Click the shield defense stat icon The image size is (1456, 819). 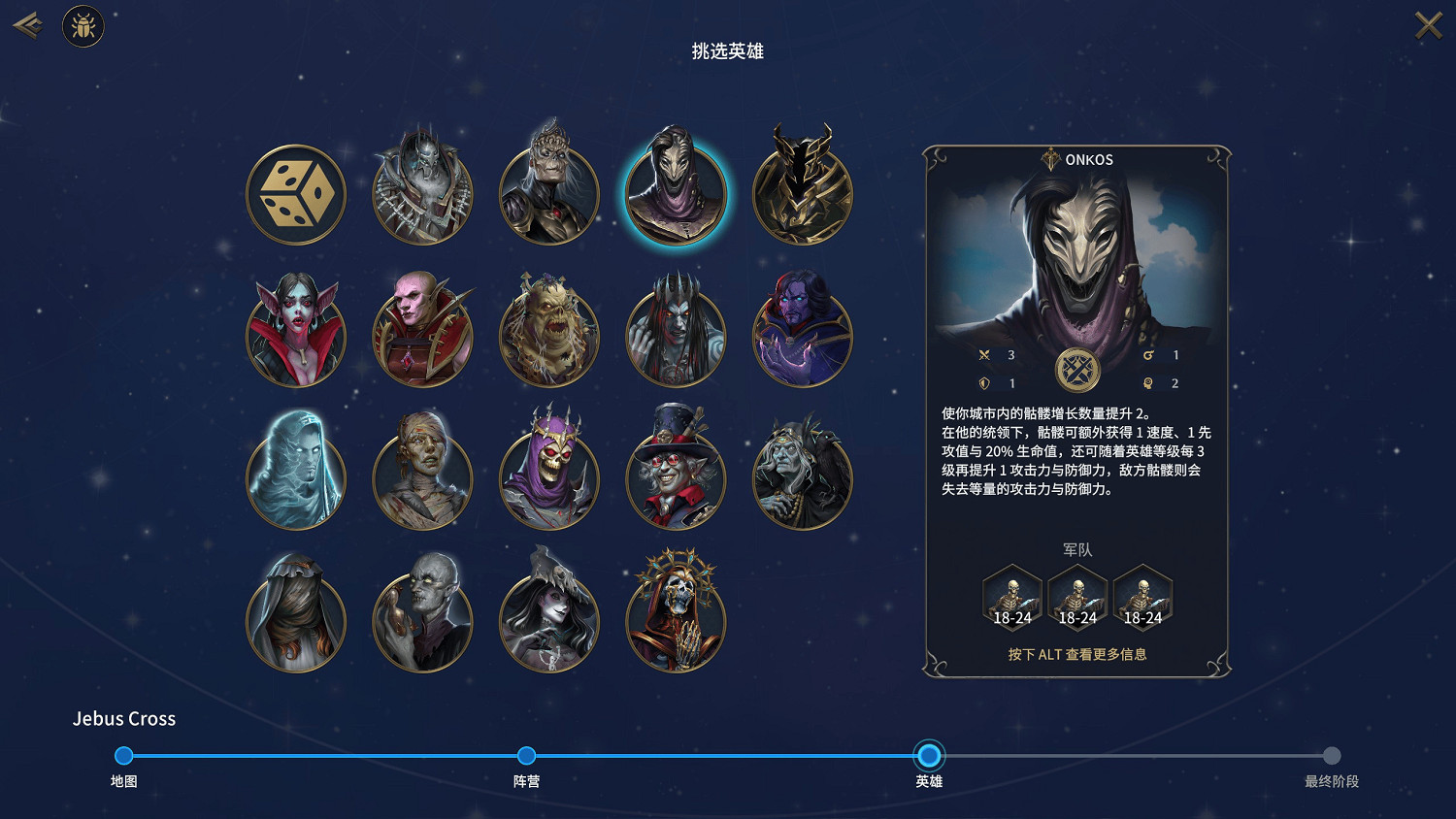tap(983, 382)
